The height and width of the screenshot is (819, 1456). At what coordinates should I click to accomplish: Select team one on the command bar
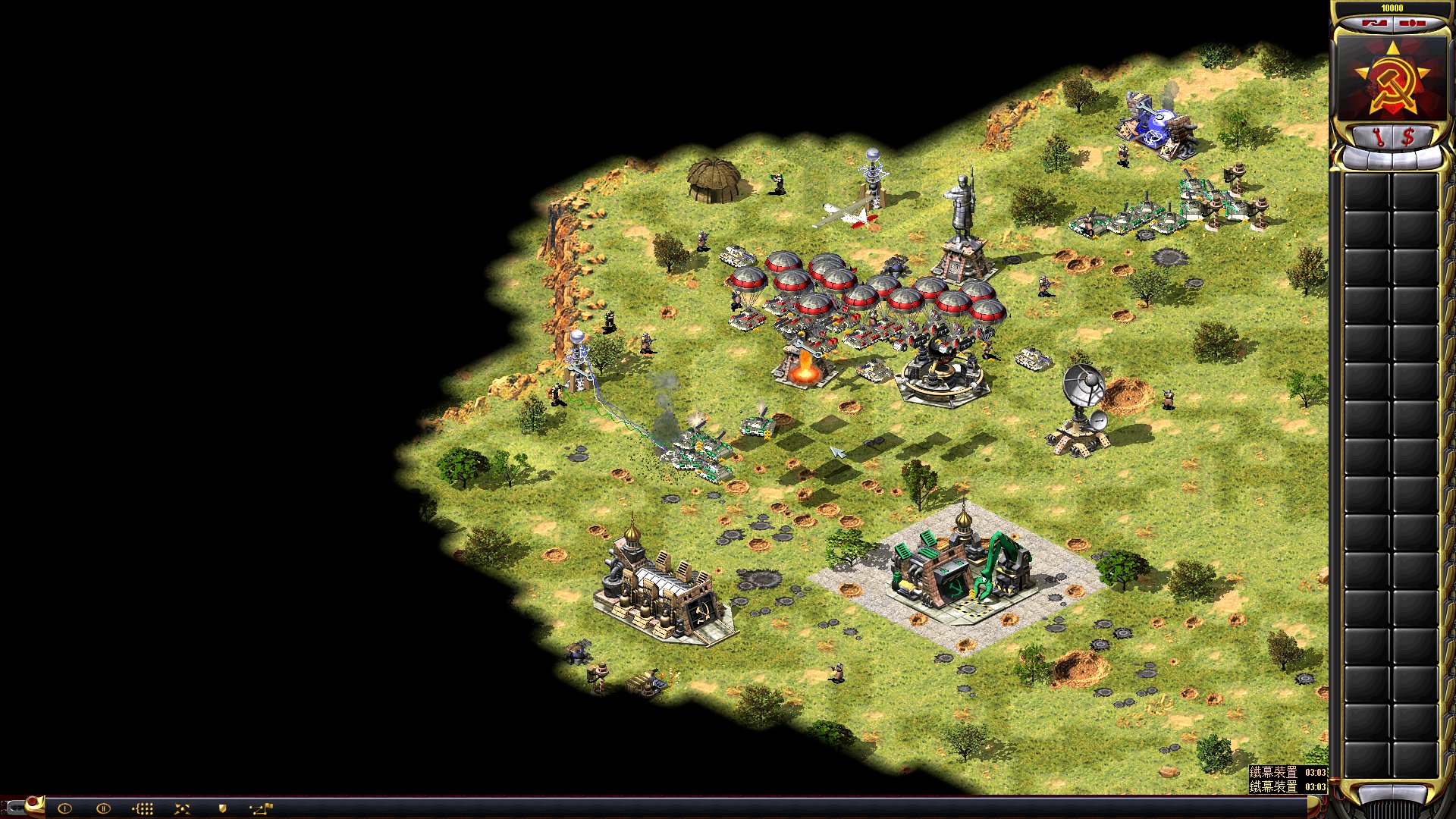coord(64,808)
